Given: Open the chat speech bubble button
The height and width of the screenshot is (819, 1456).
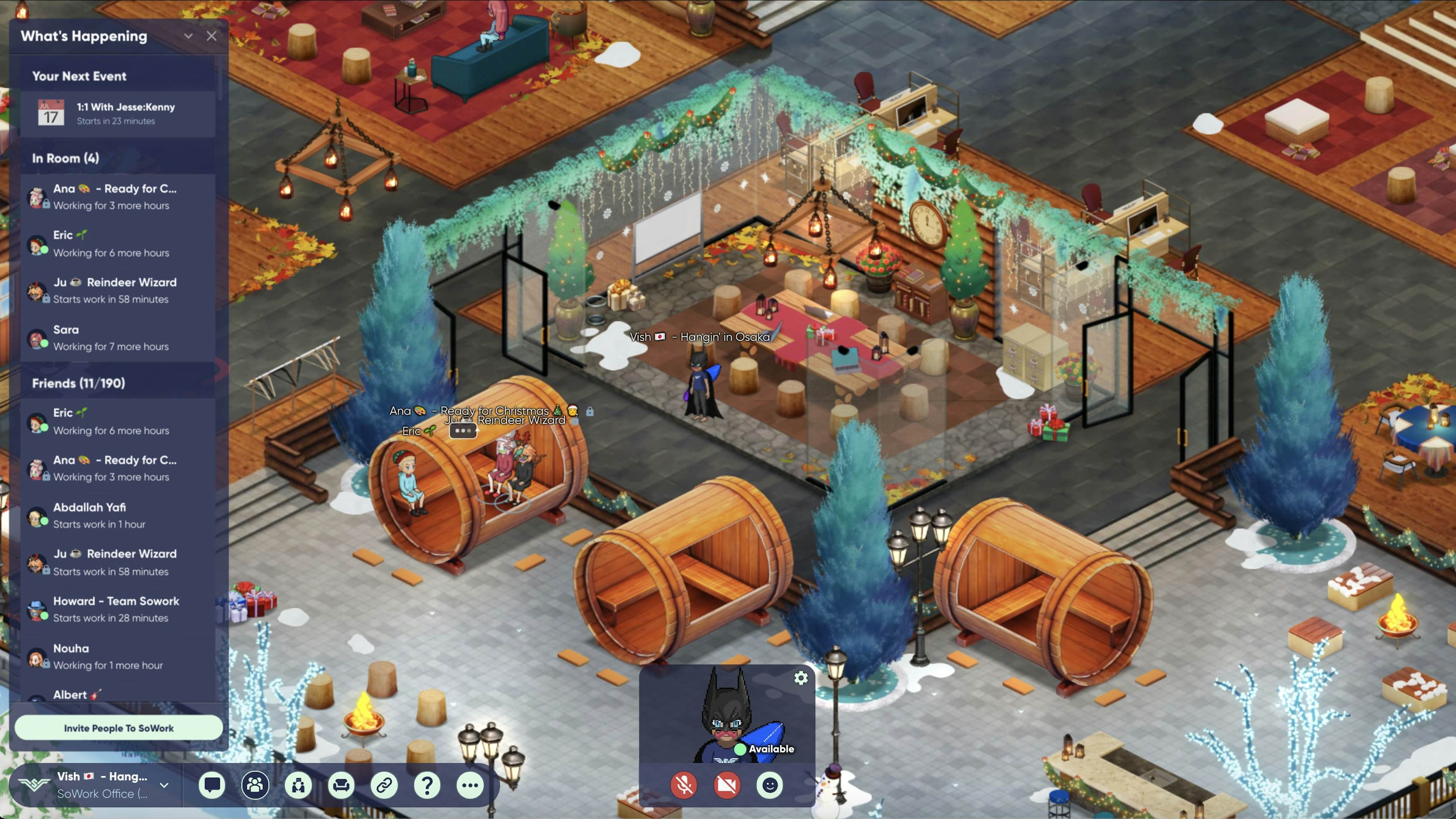Looking at the screenshot, I should tap(212, 785).
